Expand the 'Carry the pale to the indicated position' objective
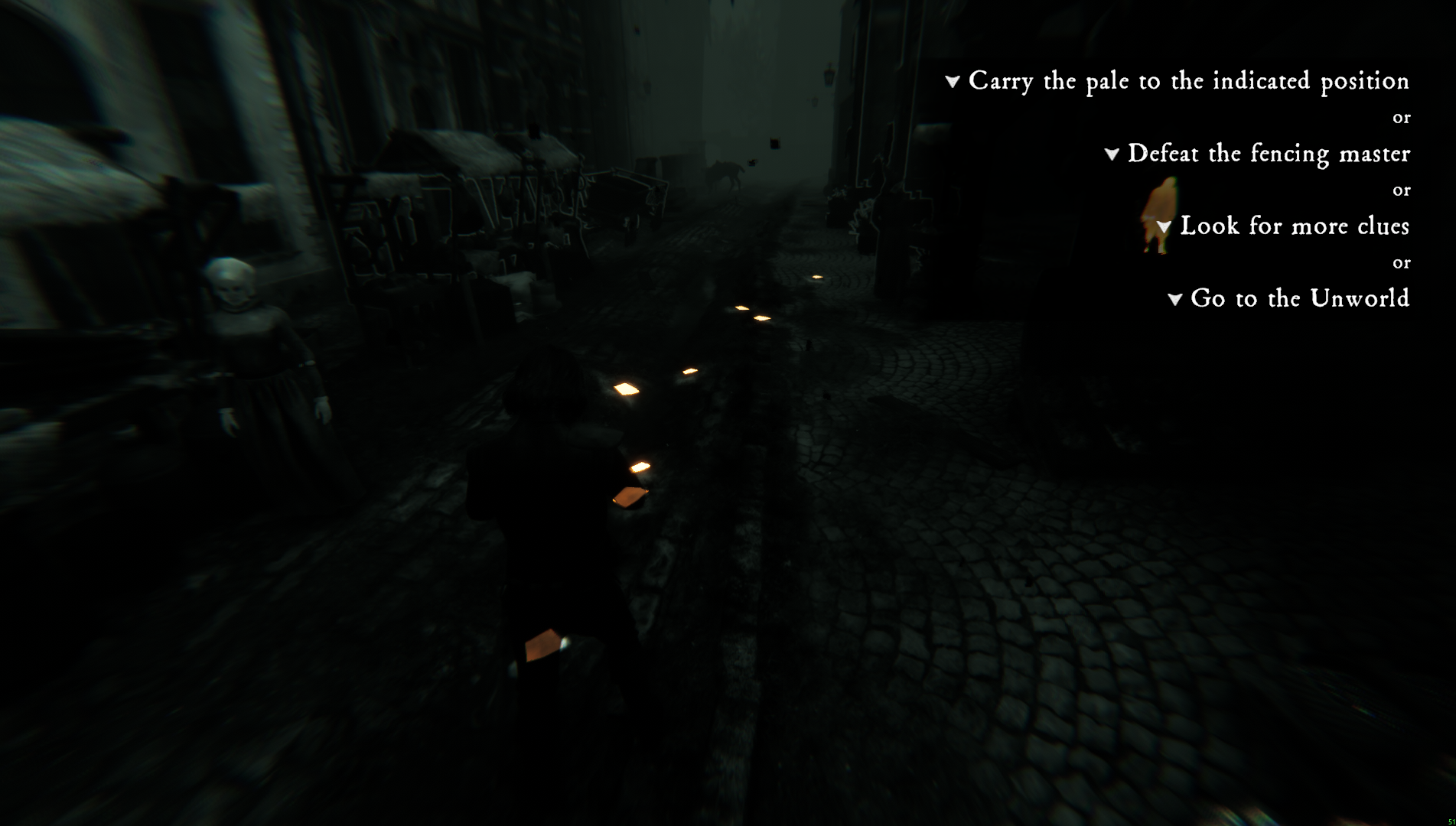The image size is (1456, 826). 953,81
